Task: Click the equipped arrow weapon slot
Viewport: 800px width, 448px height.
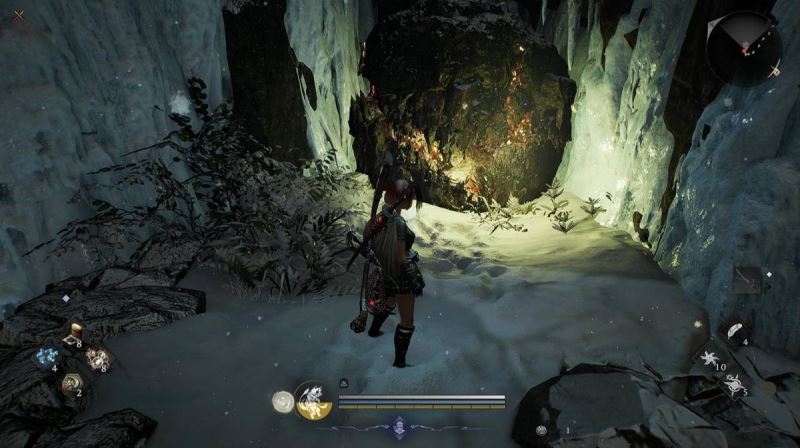Action: pos(746,281)
